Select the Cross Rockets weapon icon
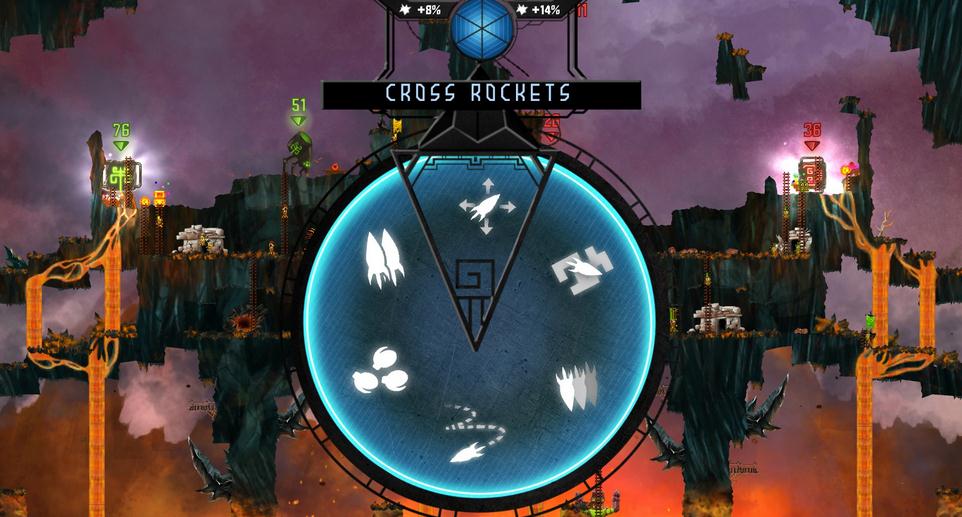The height and width of the screenshot is (517, 962). click(x=487, y=206)
